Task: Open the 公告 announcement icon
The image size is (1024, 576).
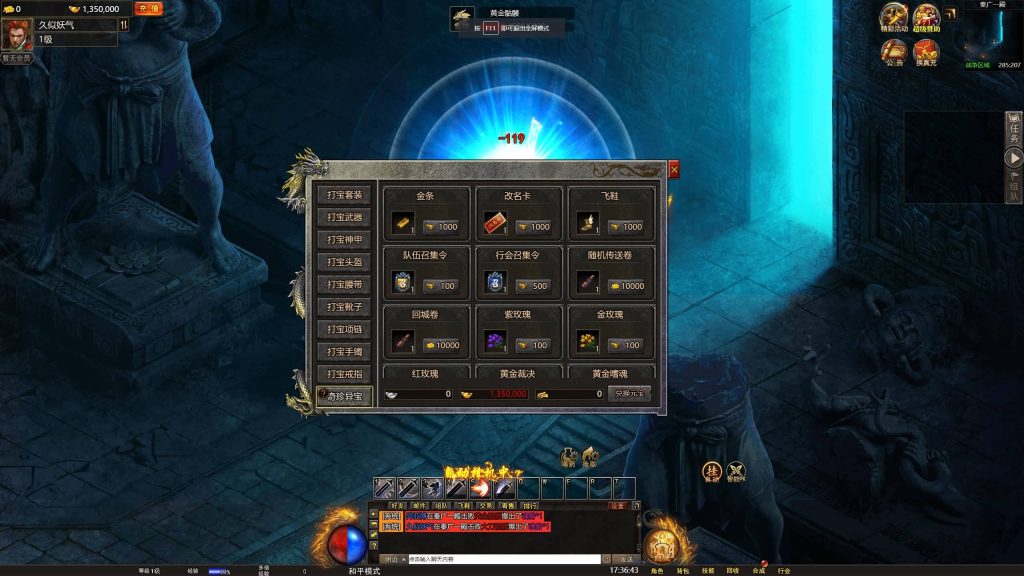Action: coord(894,51)
